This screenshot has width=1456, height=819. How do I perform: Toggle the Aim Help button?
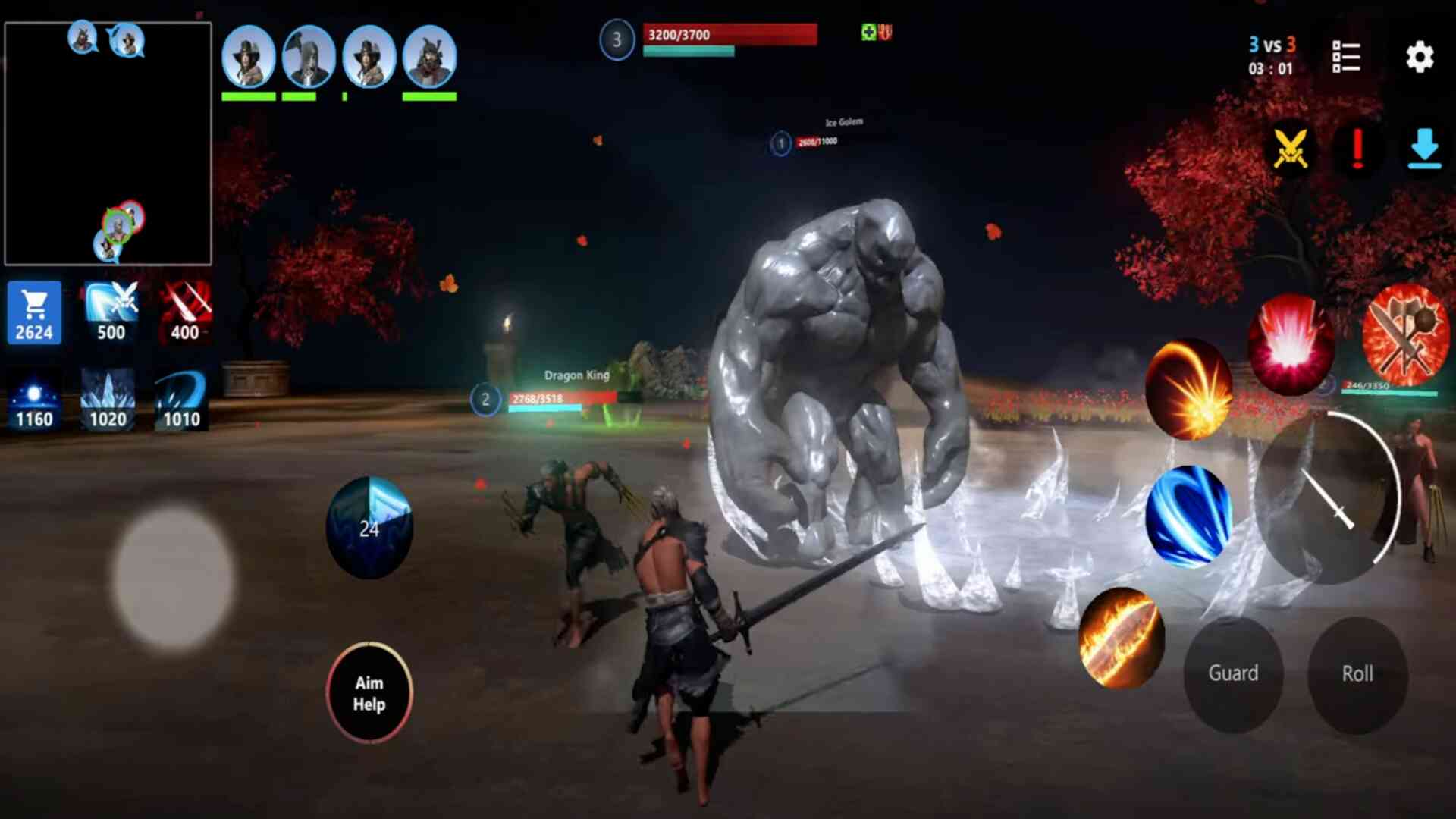click(369, 693)
